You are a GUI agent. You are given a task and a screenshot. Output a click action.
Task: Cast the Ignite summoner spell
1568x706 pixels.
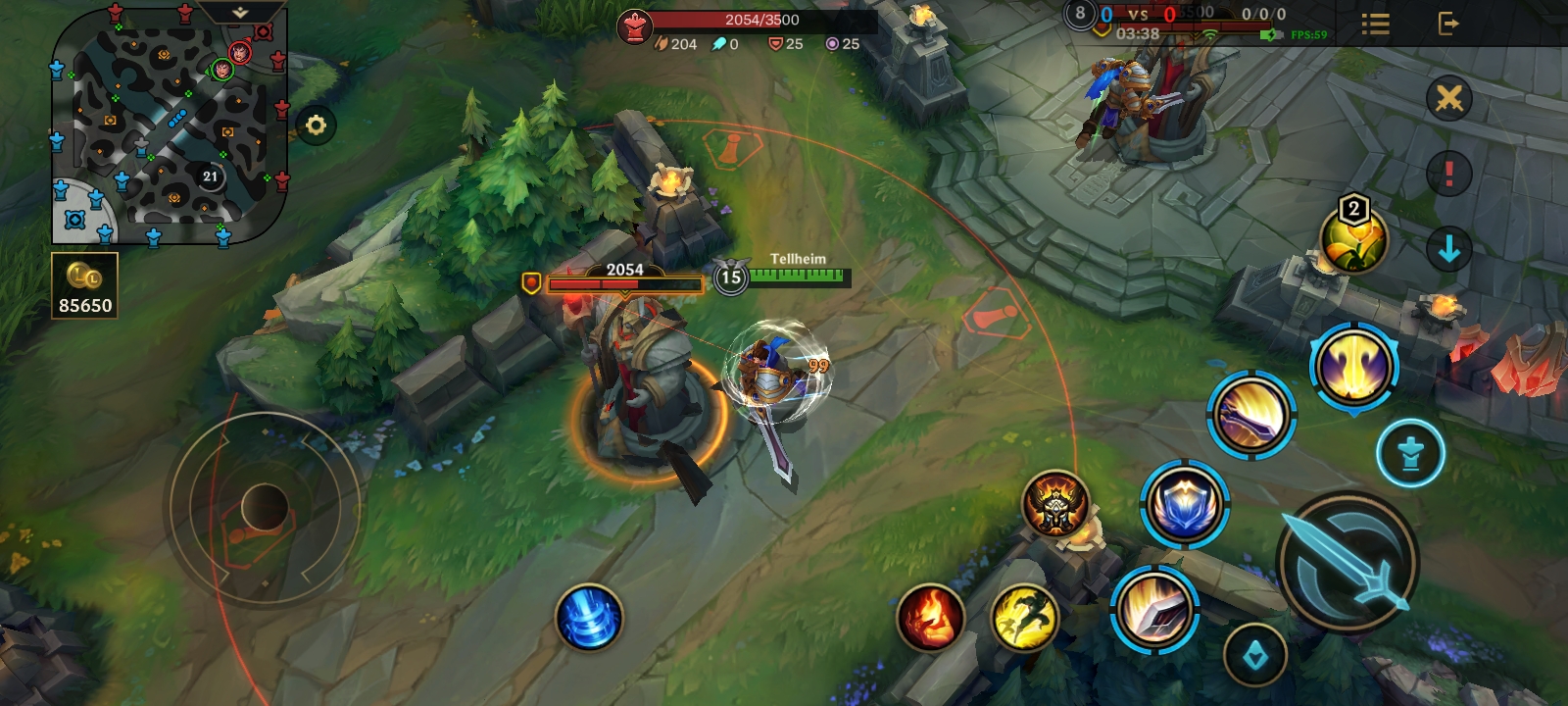(x=930, y=619)
